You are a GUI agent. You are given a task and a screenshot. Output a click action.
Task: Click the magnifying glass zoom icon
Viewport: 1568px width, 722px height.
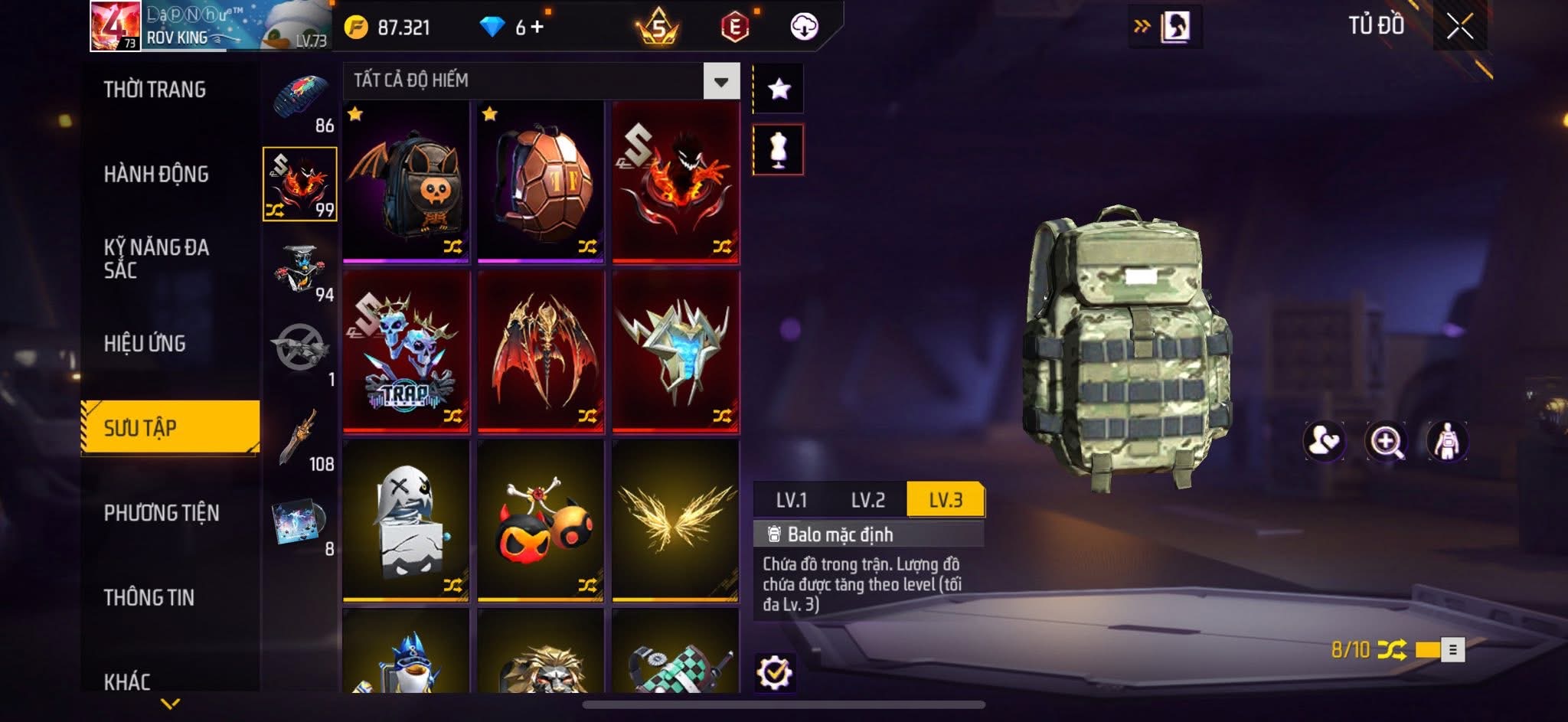[1386, 442]
